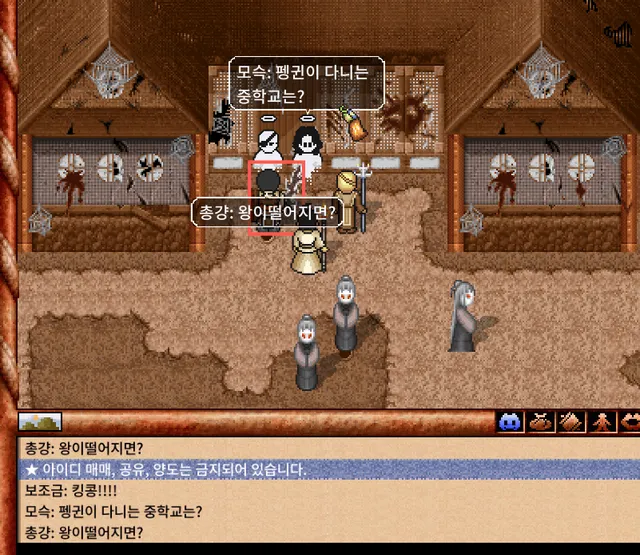This screenshot has height=555, width=640.
Task: Open the pouch bag icon
Action: pos(541,422)
